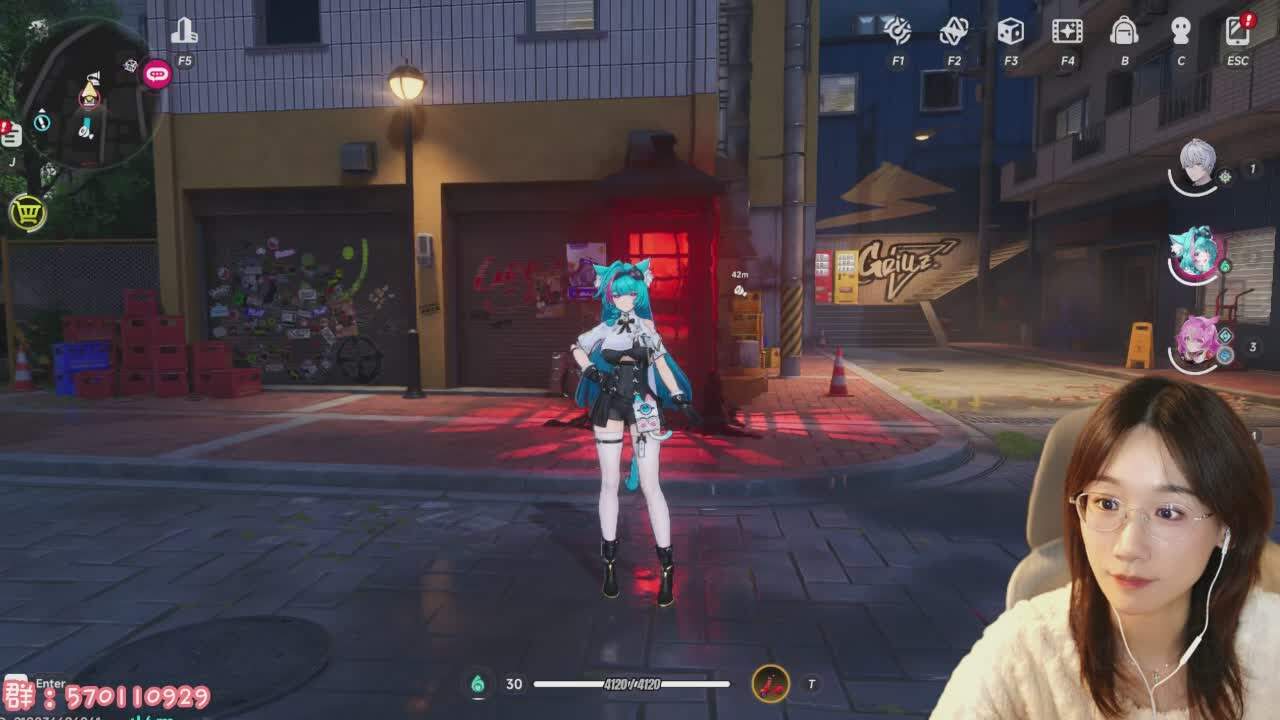The image size is (1280, 720).
Task: Click the green flame element icon
Action: click(478, 684)
